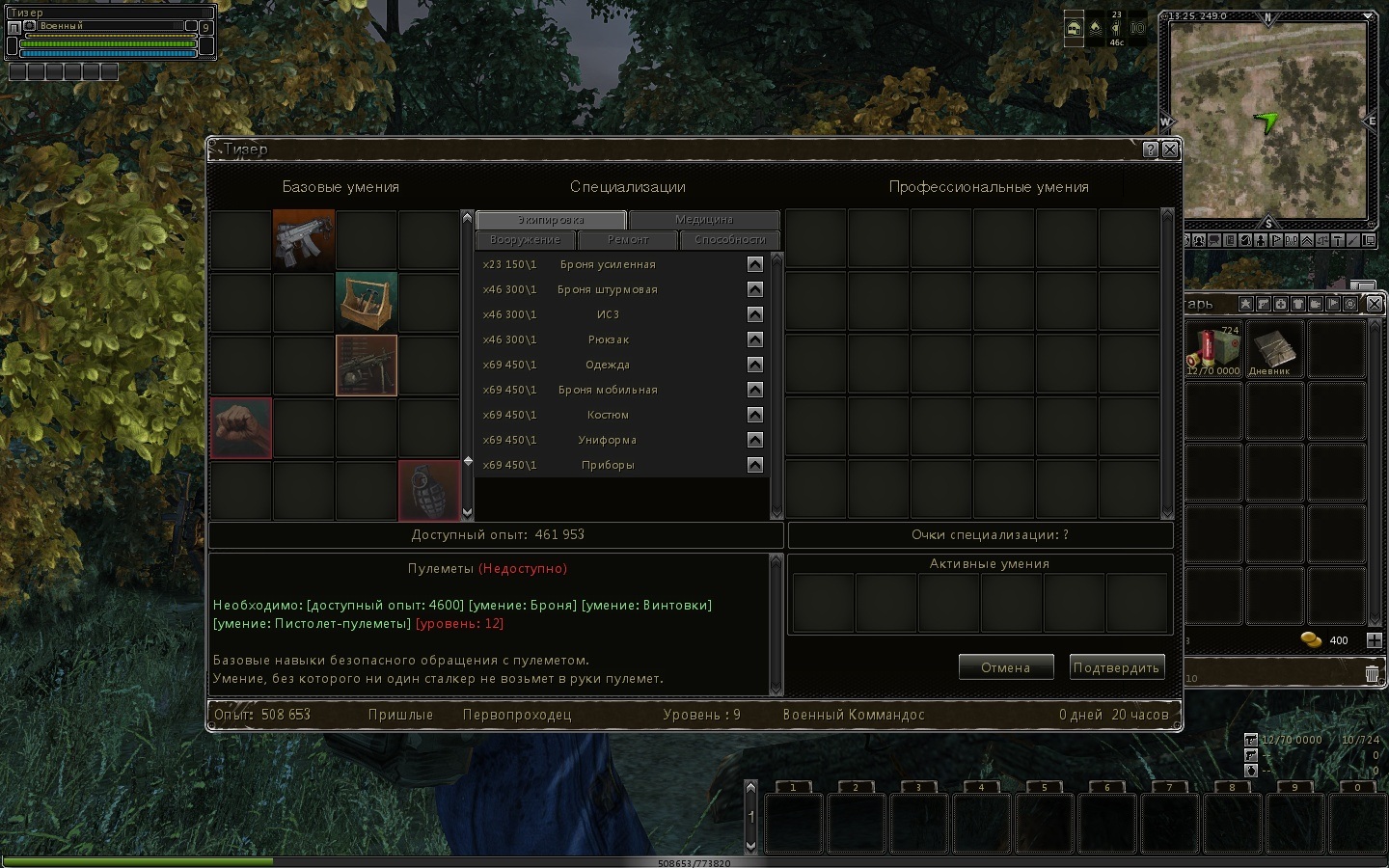This screenshot has height=868, width=1389.
Task: Switch to the Экипировка tab
Action: point(551,220)
